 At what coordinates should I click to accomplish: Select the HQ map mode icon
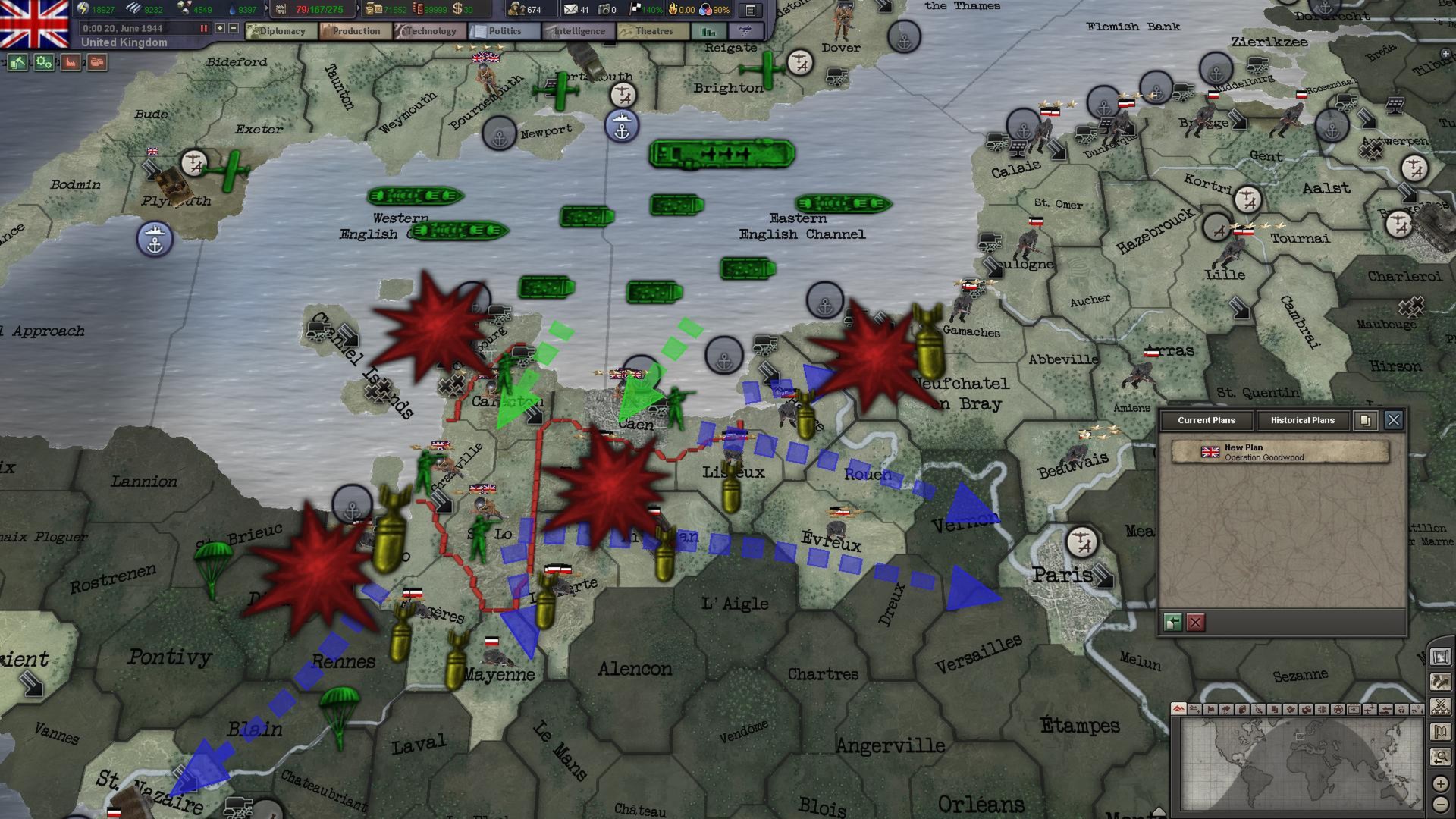tap(1354, 709)
